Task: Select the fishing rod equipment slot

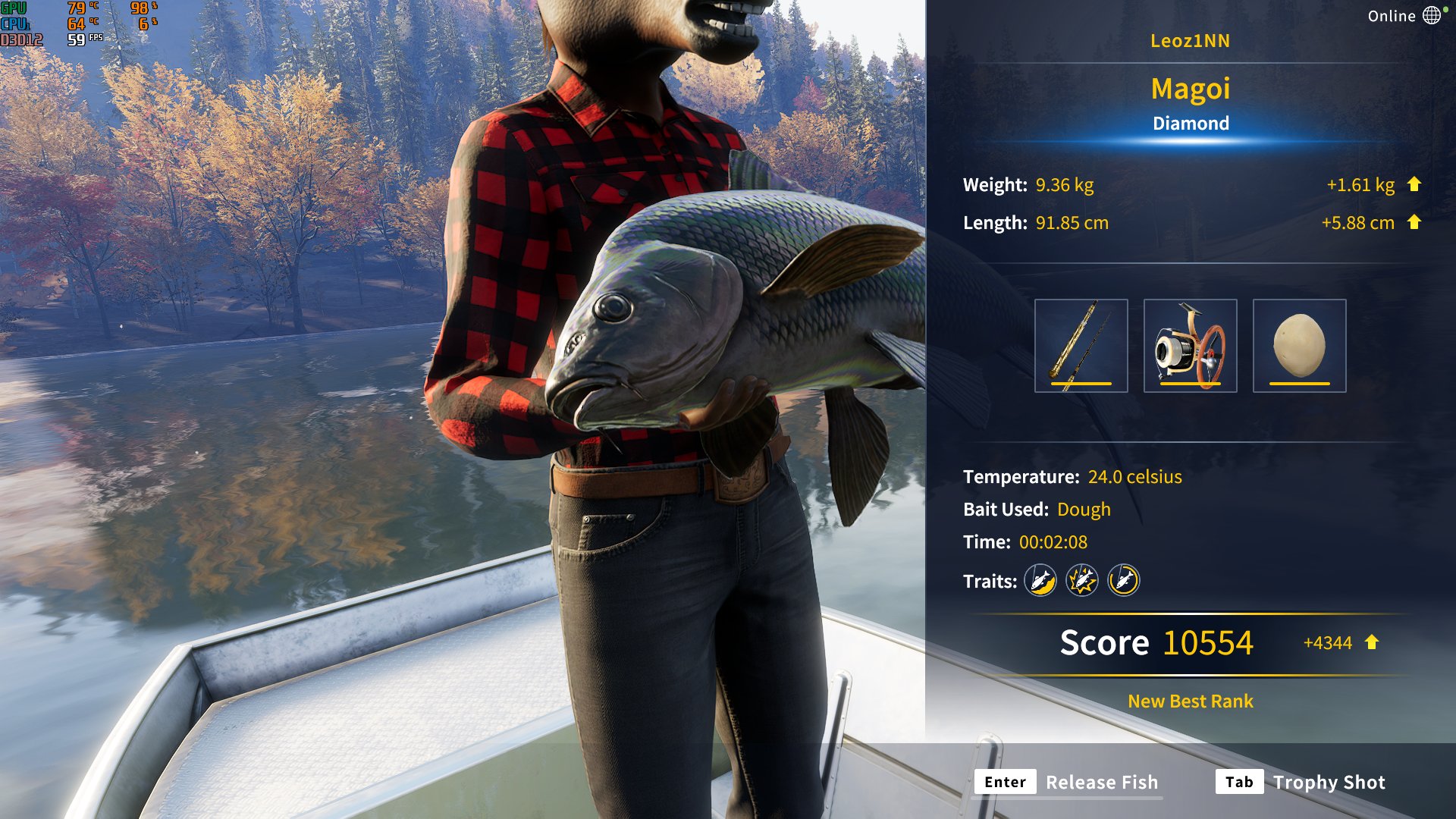Action: pos(1081,346)
